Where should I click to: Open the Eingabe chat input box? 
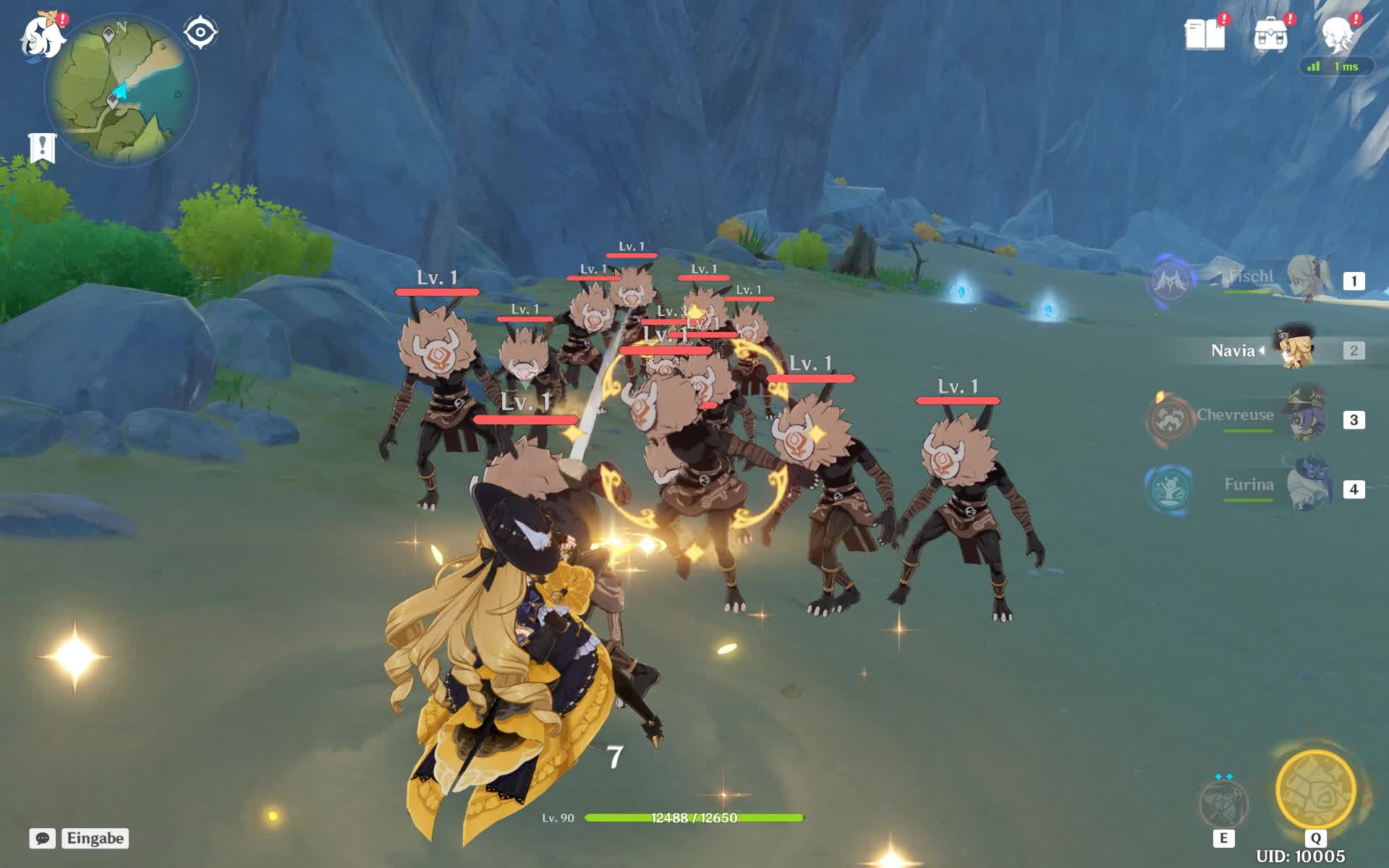95,838
